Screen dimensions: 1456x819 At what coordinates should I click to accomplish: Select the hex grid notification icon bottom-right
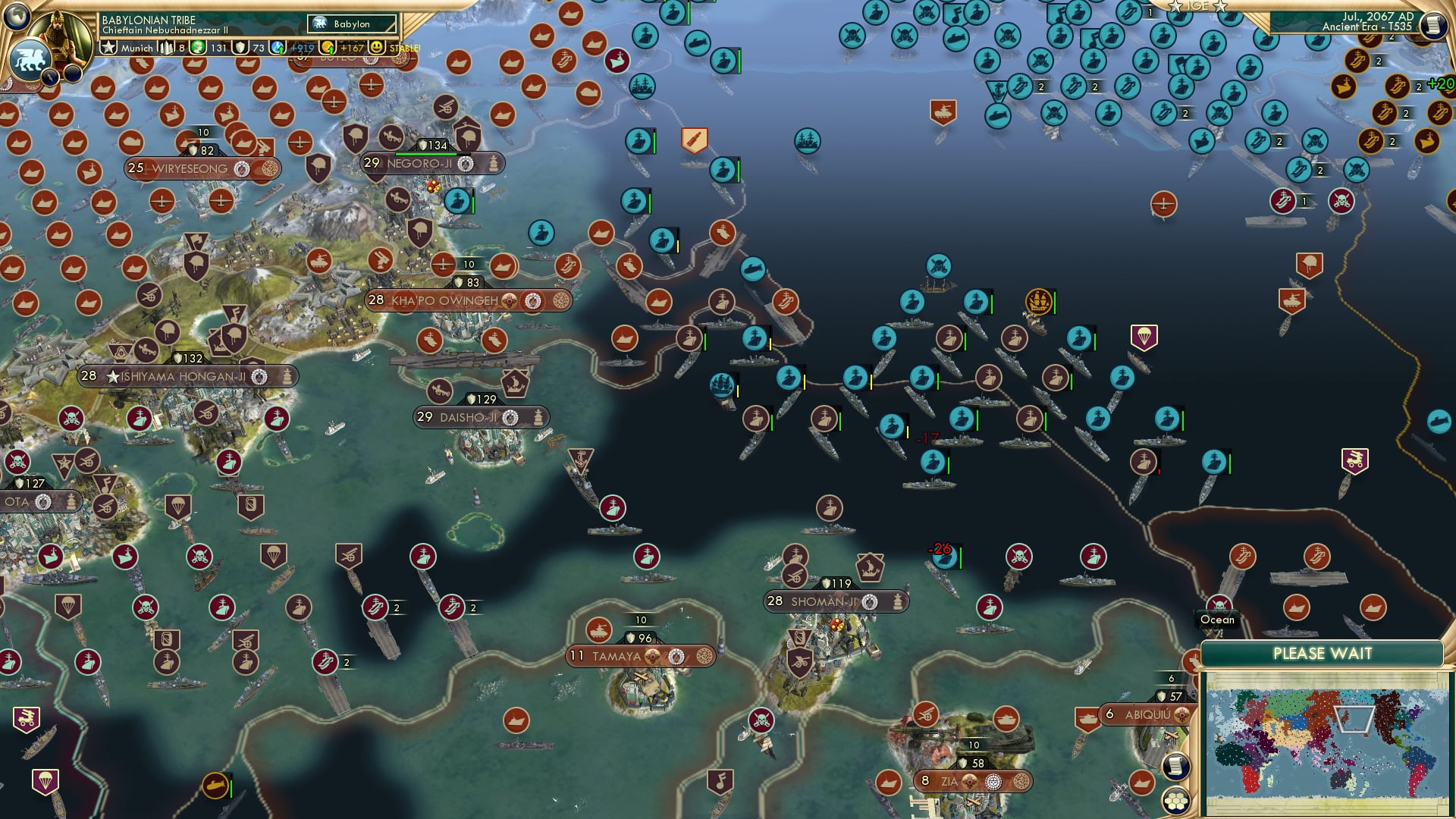(x=1175, y=801)
